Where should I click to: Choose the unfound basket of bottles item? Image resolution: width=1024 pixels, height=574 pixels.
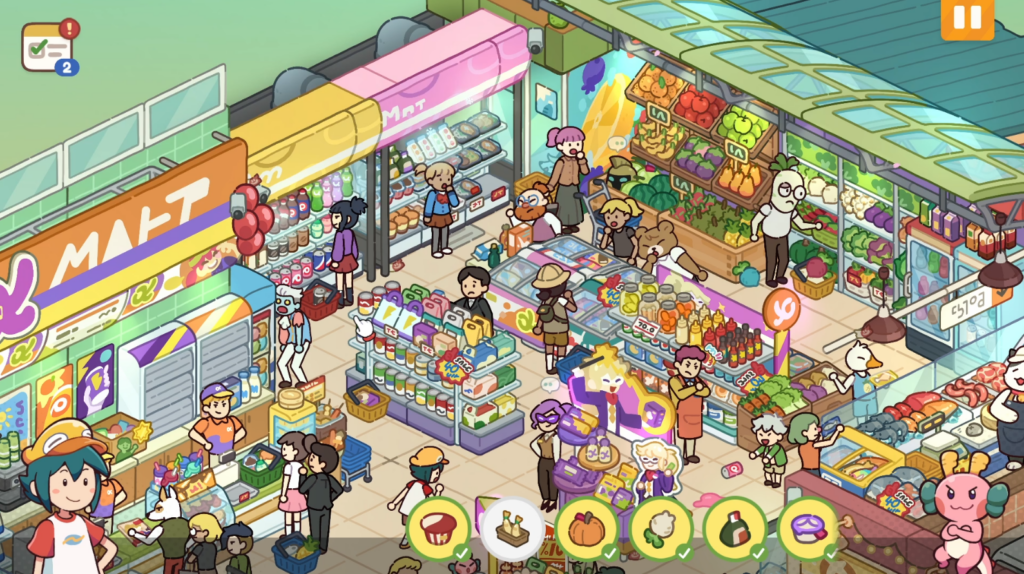pos(512,528)
